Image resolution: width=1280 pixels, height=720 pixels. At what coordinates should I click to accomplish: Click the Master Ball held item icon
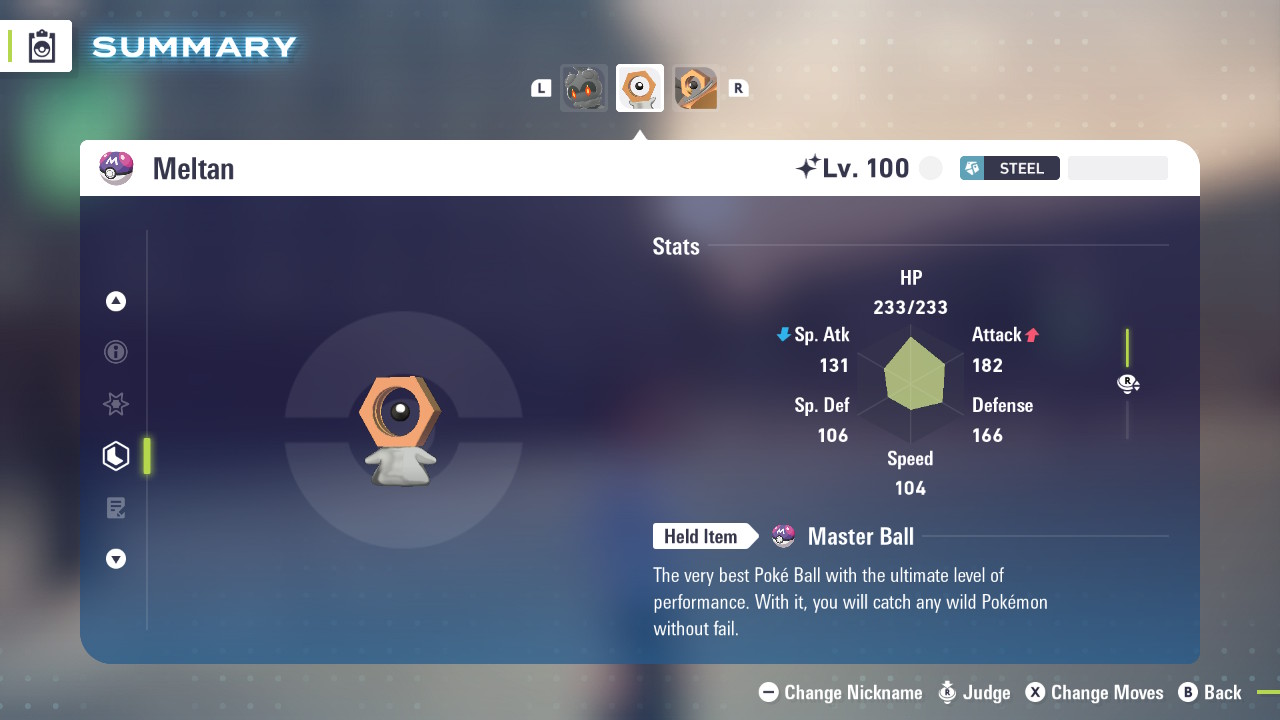tap(784, 536)
